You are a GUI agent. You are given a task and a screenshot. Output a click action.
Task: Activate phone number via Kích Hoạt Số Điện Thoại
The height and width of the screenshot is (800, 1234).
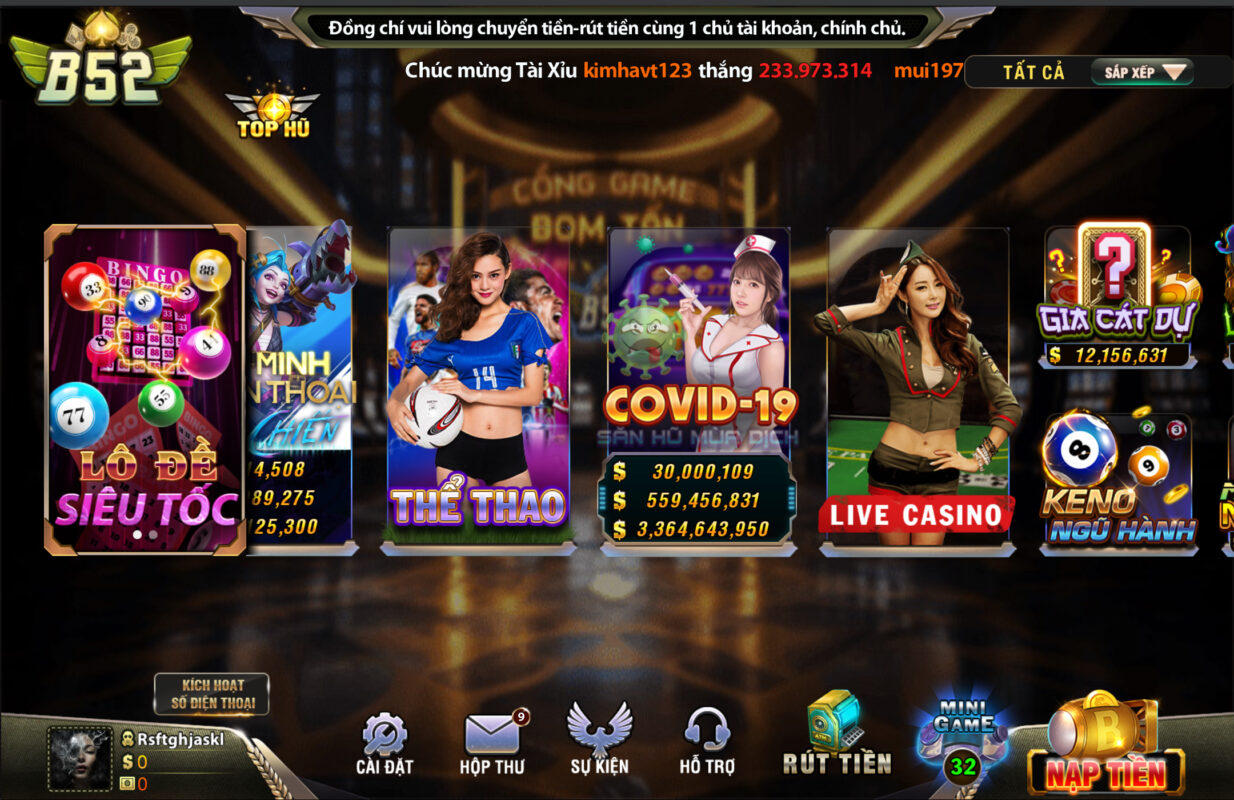211,694
